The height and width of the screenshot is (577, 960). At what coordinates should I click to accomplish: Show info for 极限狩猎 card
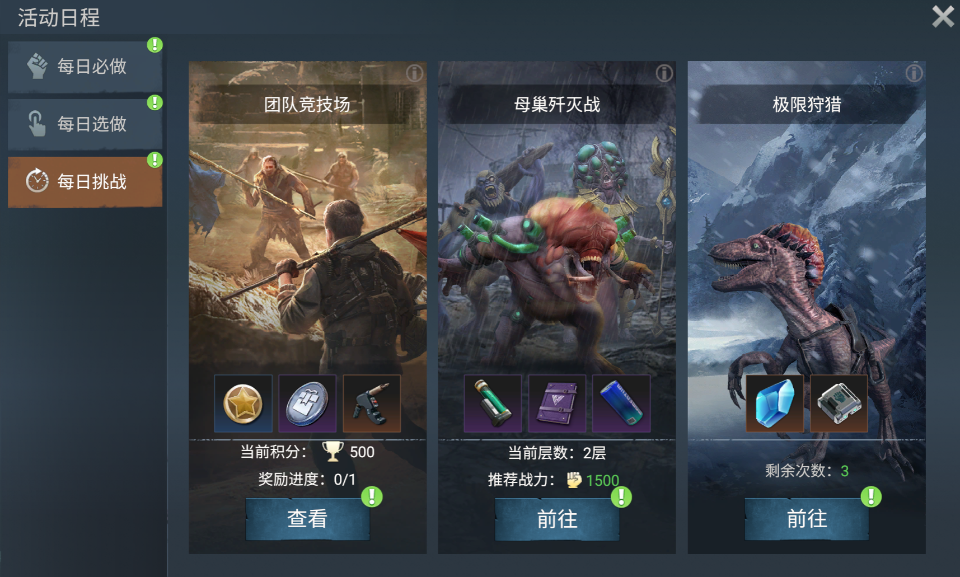click(914, 73)
